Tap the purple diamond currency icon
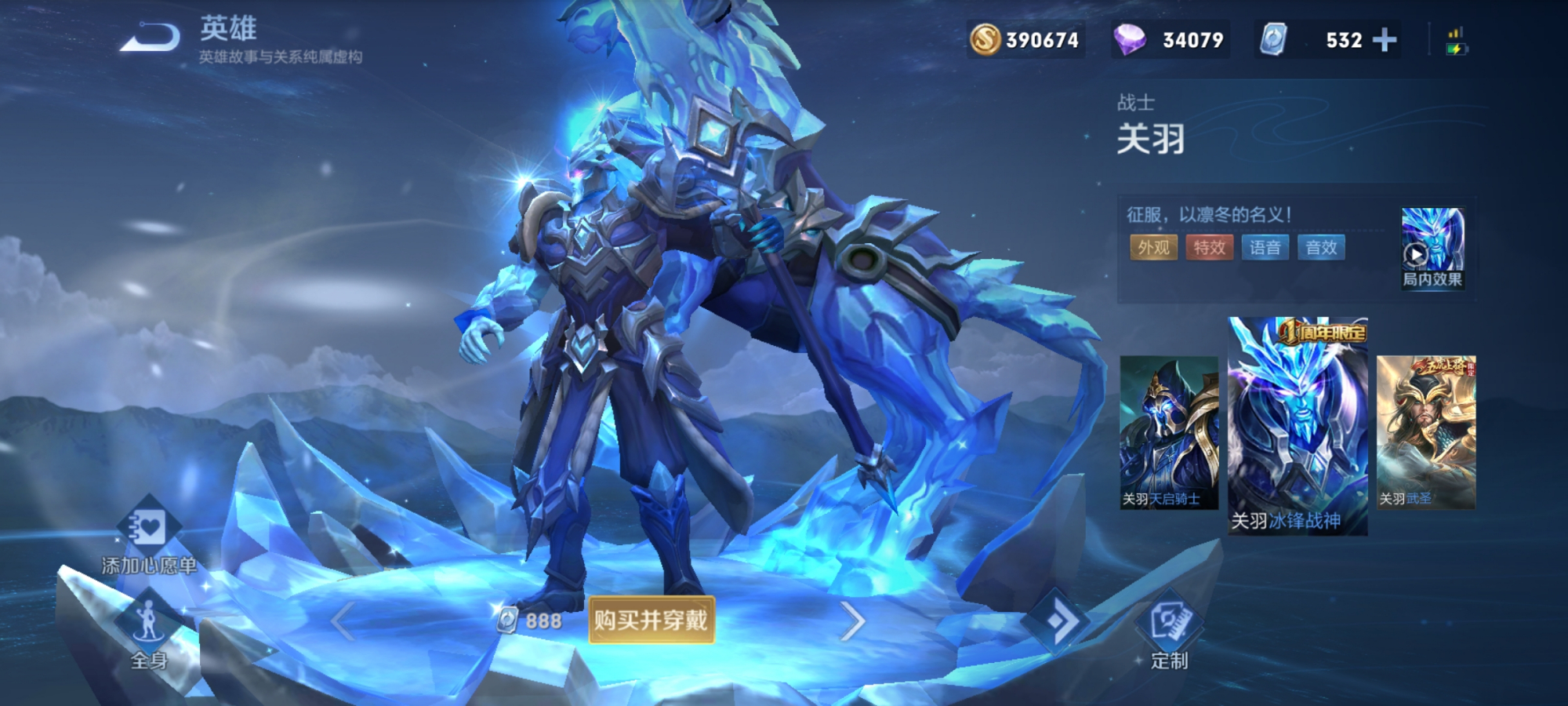1568x706 pixels. [x=1130, y=39]
